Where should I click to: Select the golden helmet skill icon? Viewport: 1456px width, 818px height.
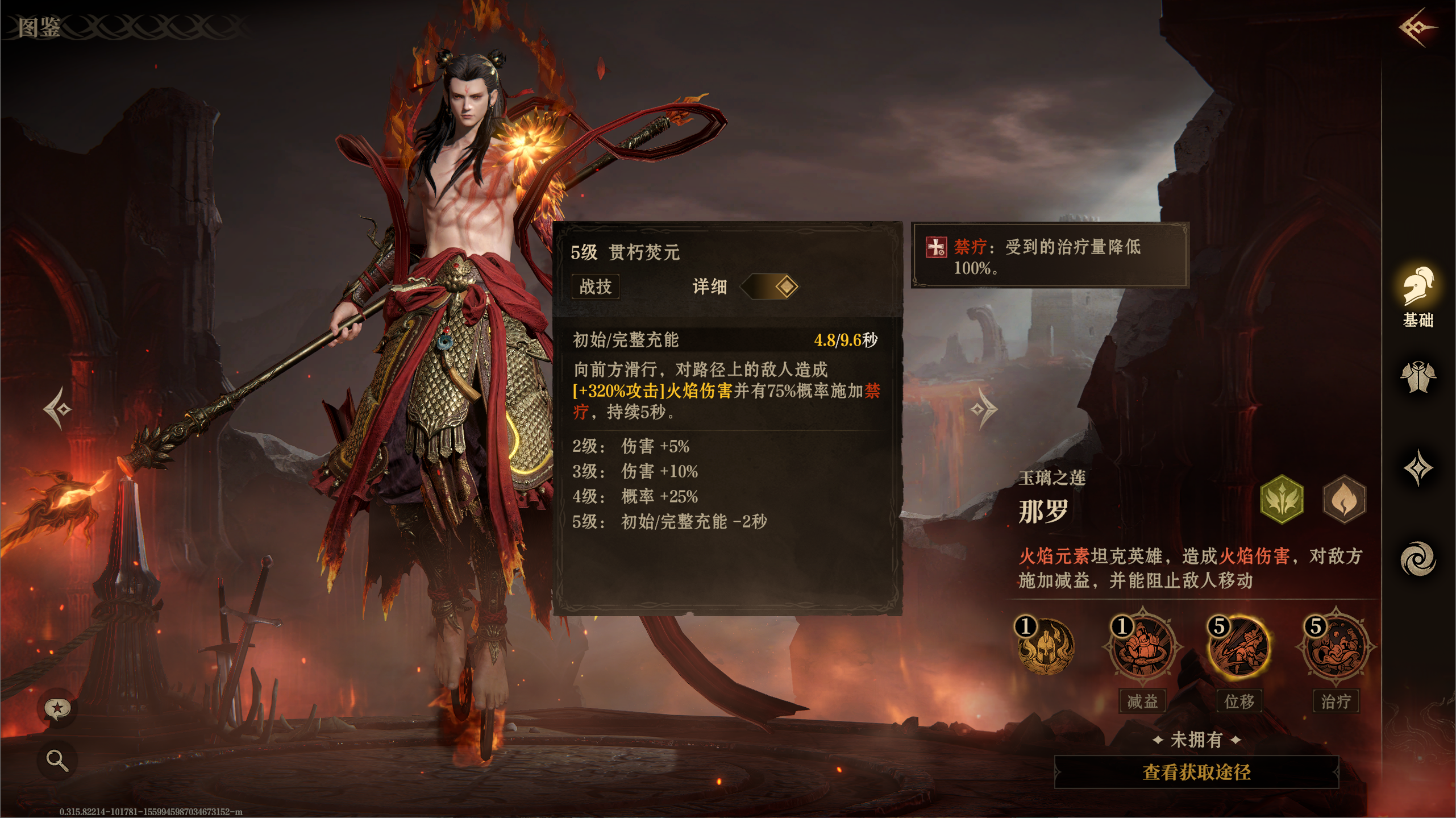[1046, 647]
